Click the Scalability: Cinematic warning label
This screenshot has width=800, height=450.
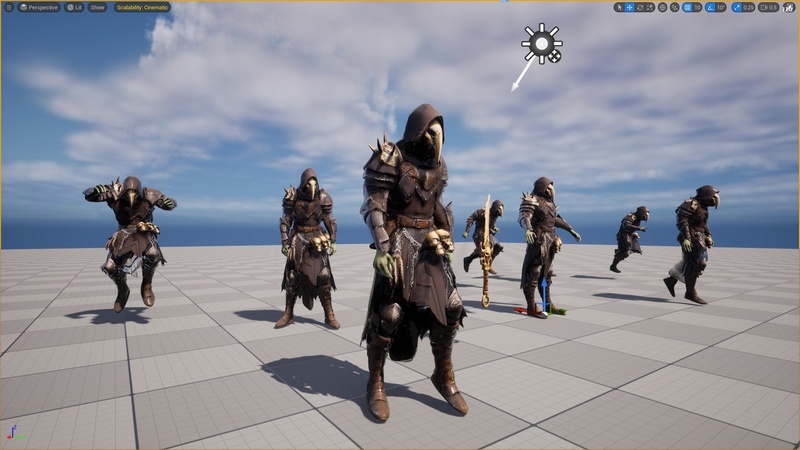click(x=142, y=7)
